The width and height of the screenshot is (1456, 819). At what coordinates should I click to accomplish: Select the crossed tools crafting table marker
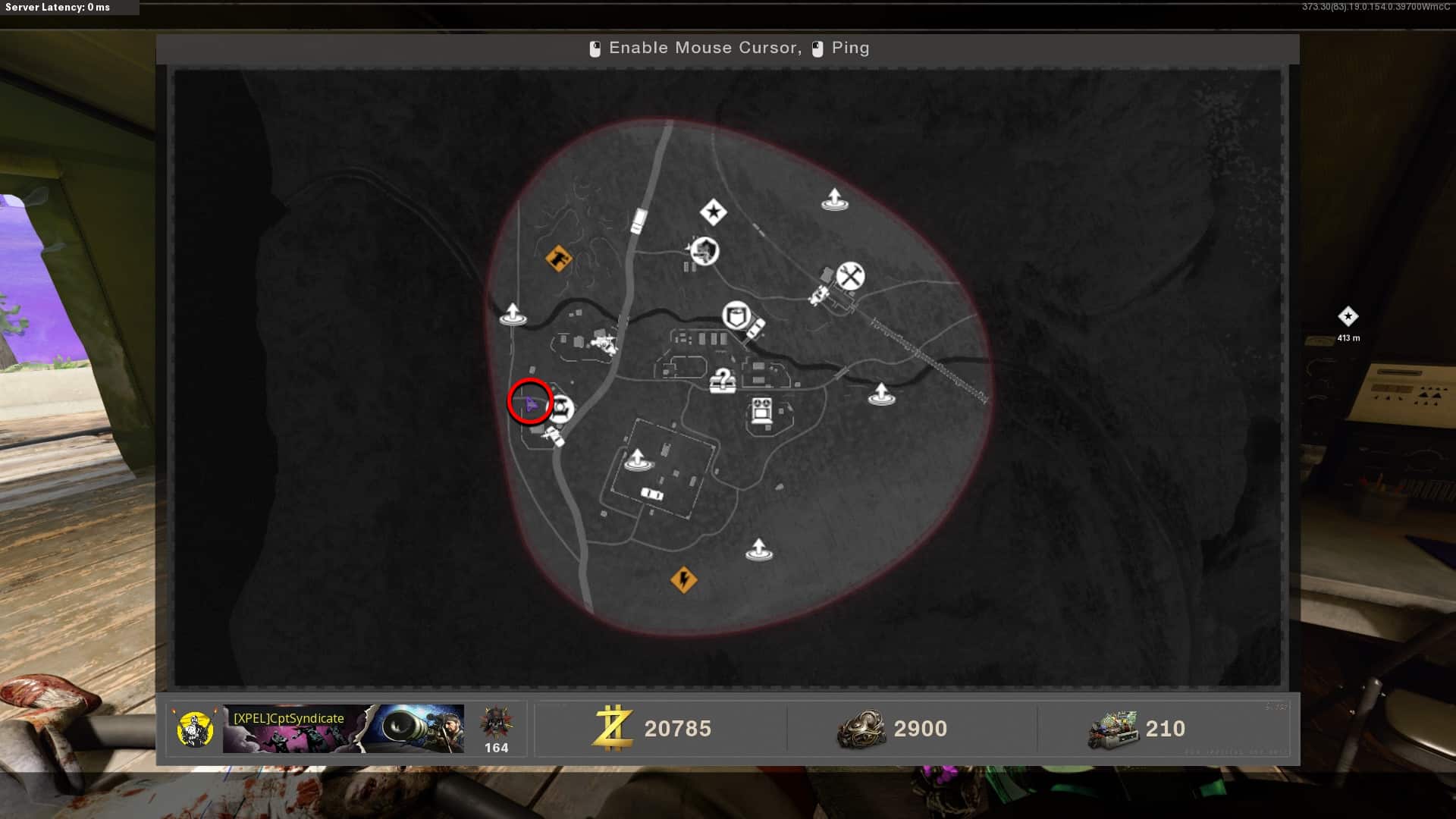850,276
